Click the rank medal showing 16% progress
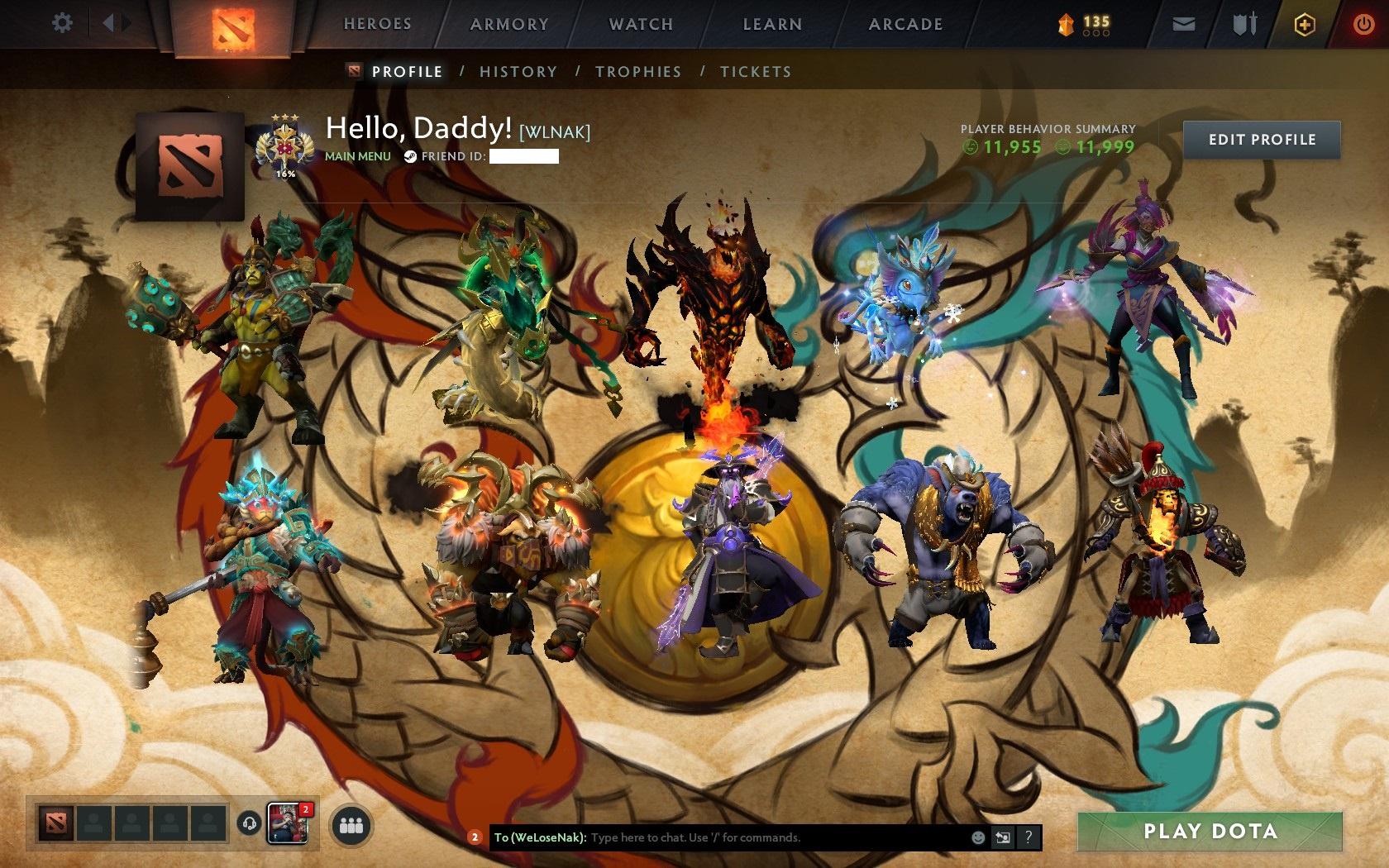 [285, 145]
